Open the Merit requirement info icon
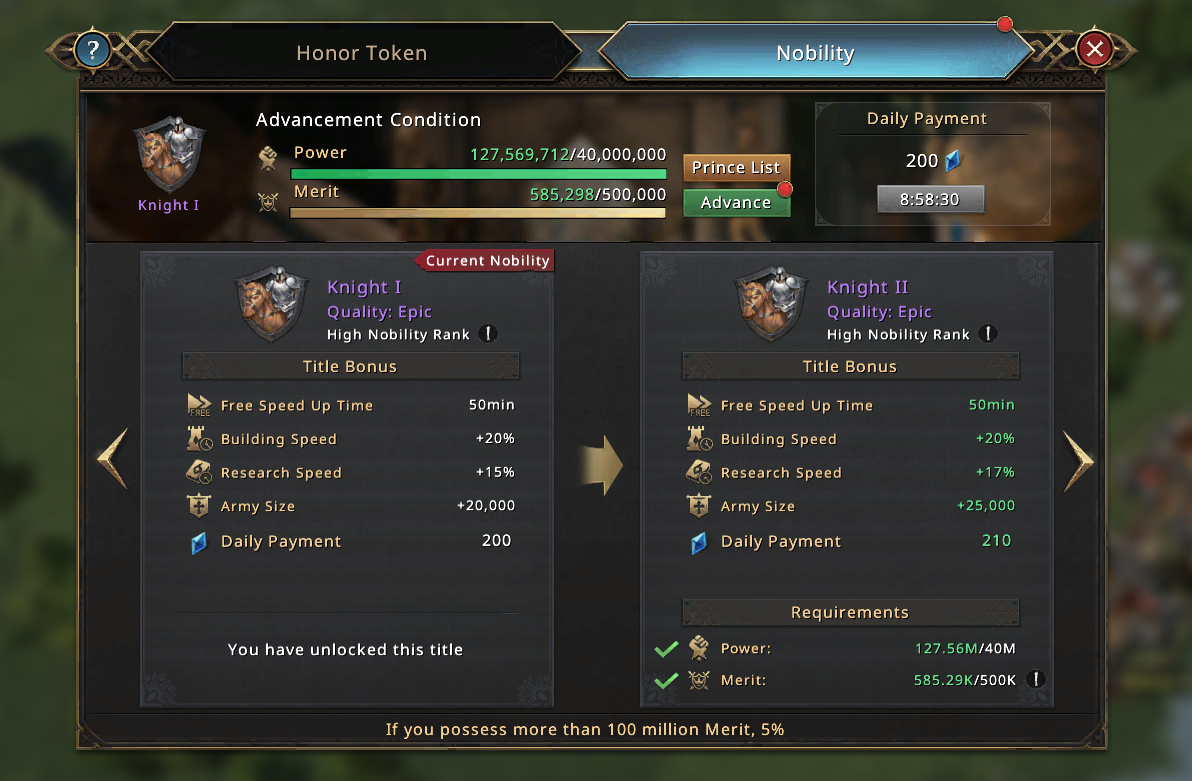1192x781 pixels. (1037, 680)
